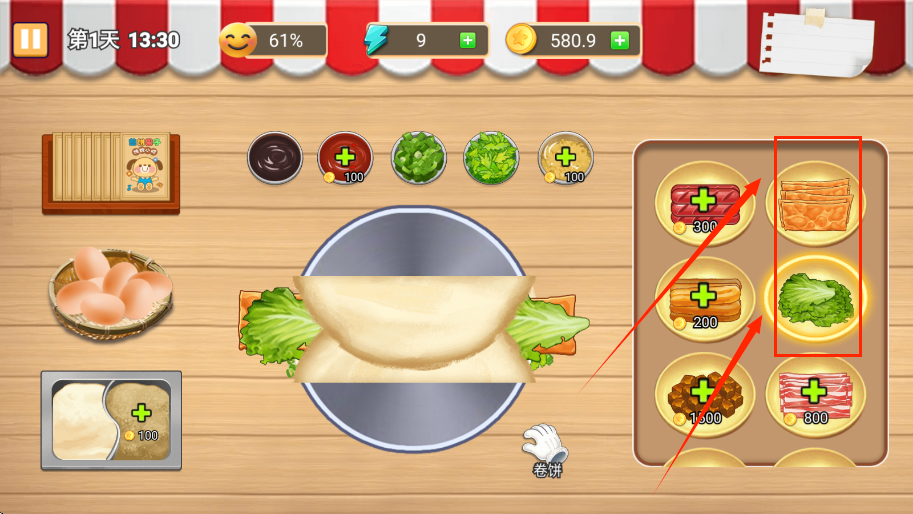Select the crispy cracker plate

(x=815, y=200)
